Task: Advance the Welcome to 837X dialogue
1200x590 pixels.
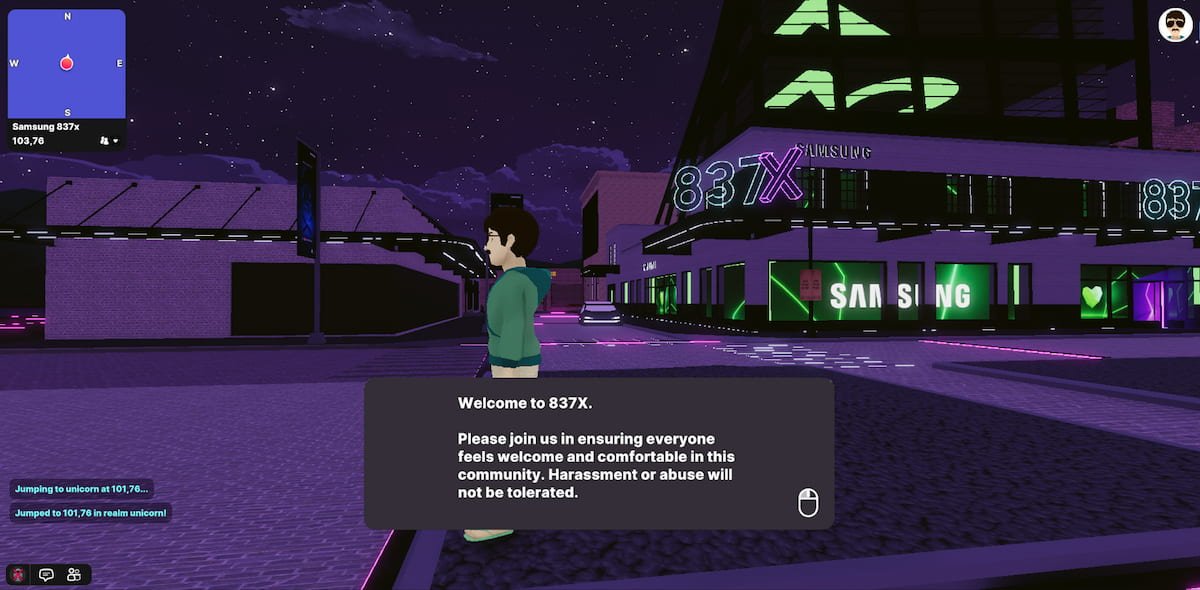Action: coord(808,503)
